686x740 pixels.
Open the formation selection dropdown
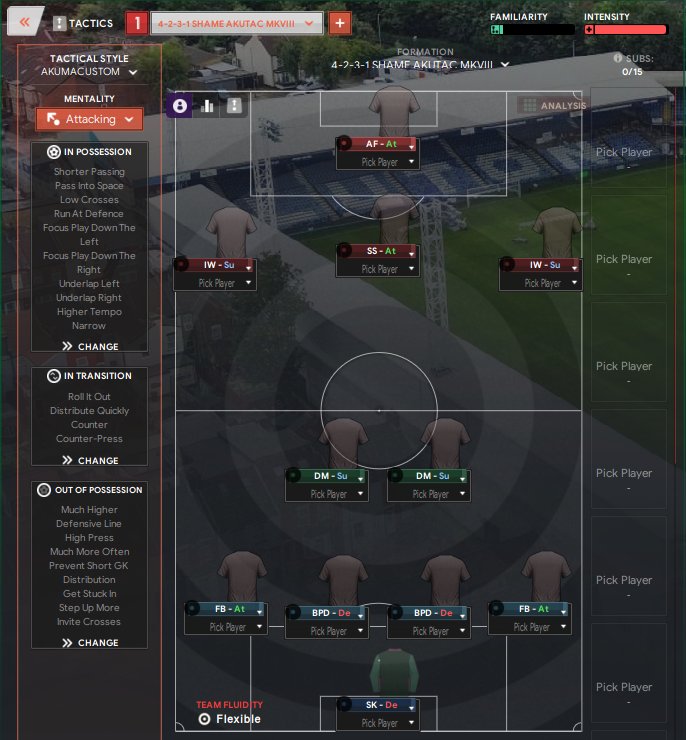point(420,65)
